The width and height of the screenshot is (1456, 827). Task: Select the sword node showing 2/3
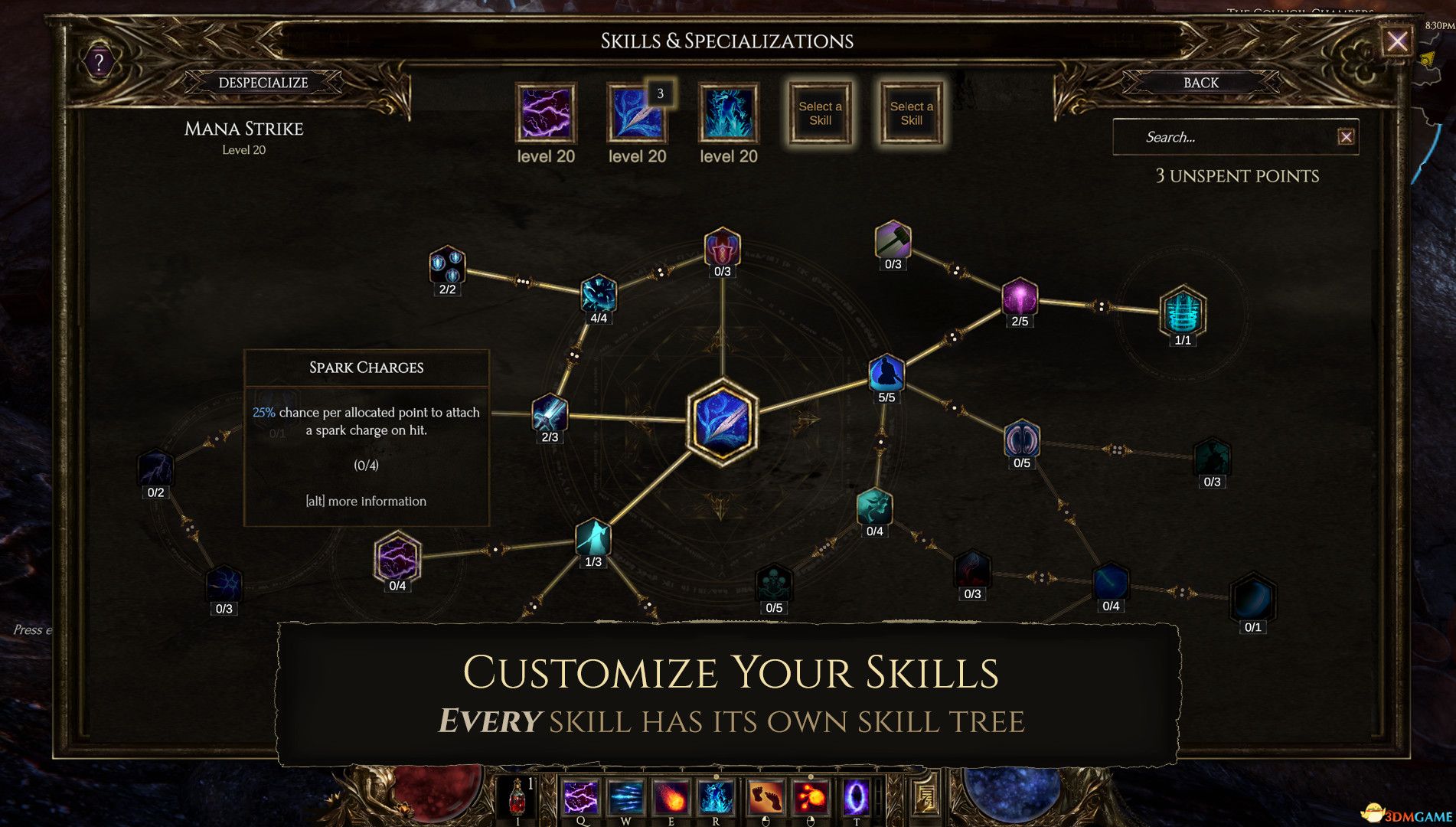550,414
